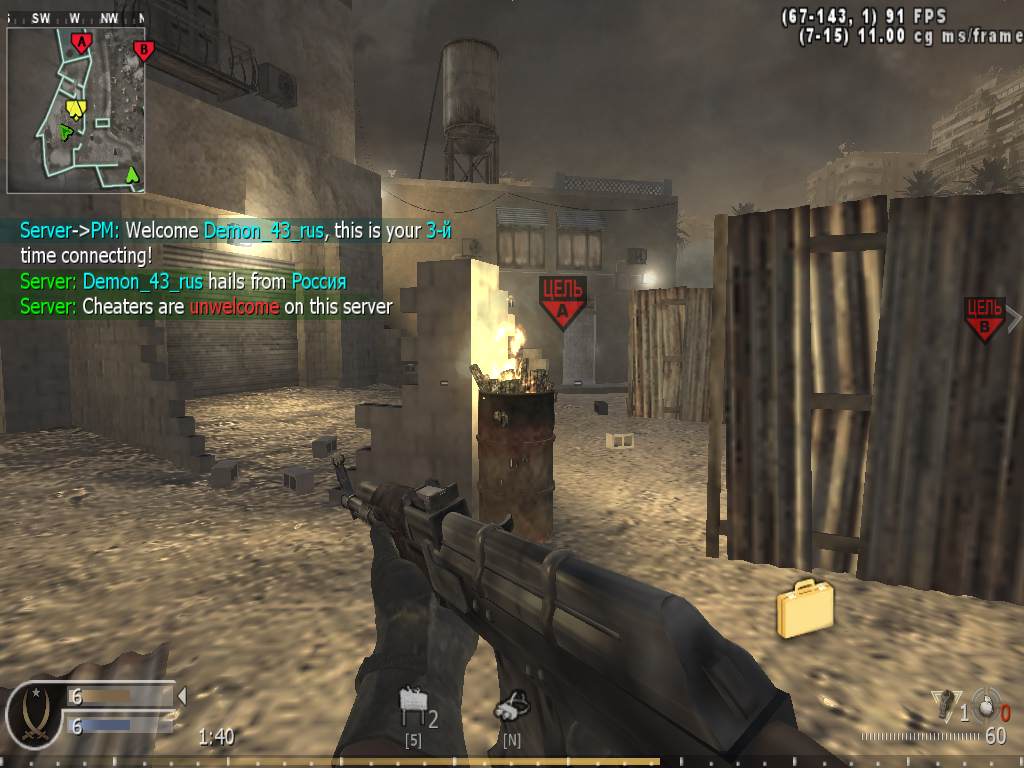Activate the night vision goggles icon
Screen dimensions: 1024x768
[510, 708]
